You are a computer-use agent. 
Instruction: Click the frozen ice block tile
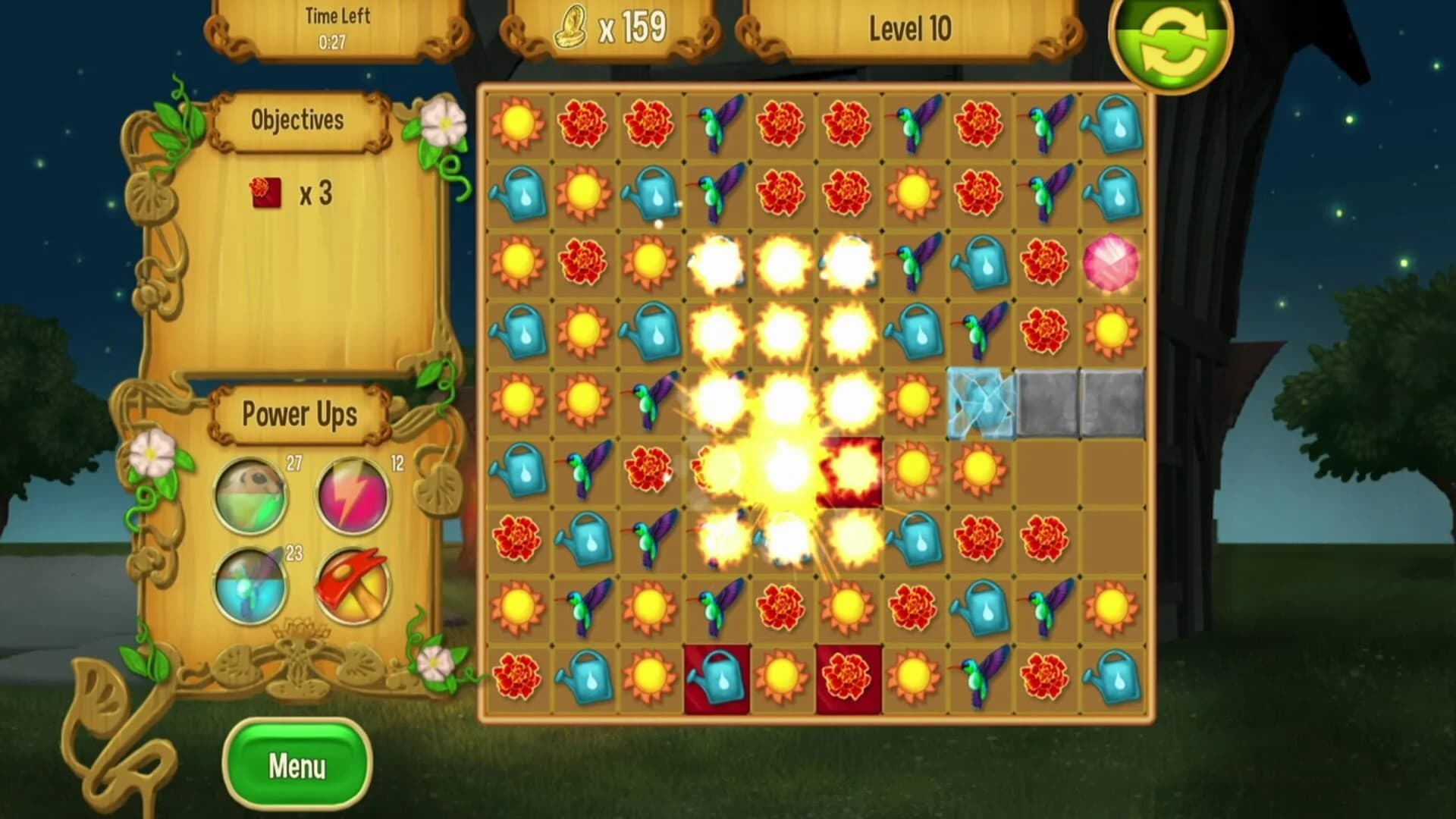pos(981,404)
